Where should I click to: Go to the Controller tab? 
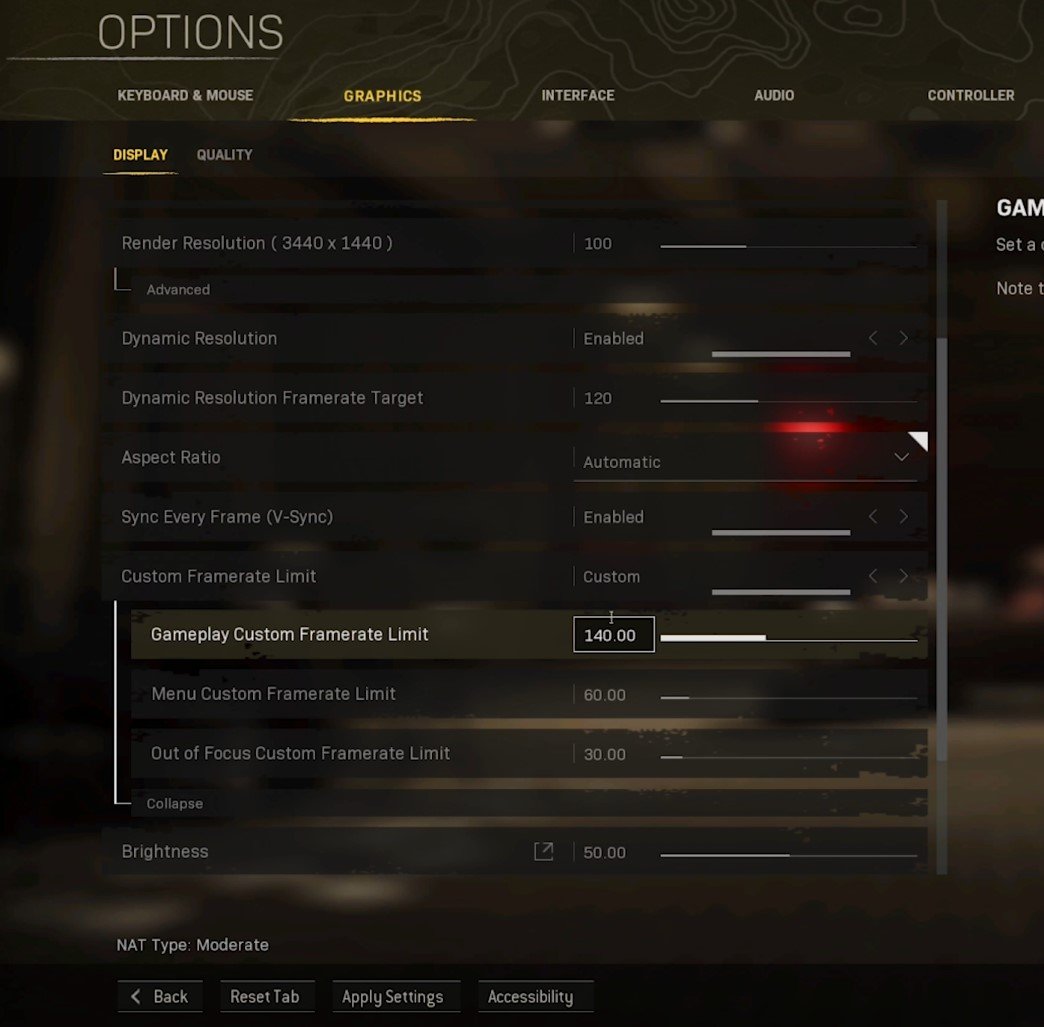(x=970, y=96)
